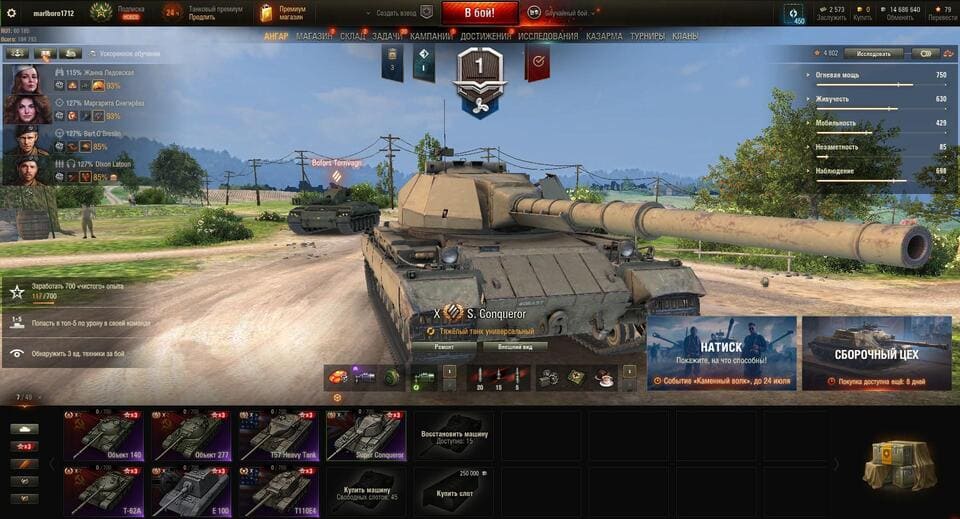The height and width of the screenshot is (519, 960).
Task: Click the Ремонт button under the tank
Action: (x=443, y=346)
